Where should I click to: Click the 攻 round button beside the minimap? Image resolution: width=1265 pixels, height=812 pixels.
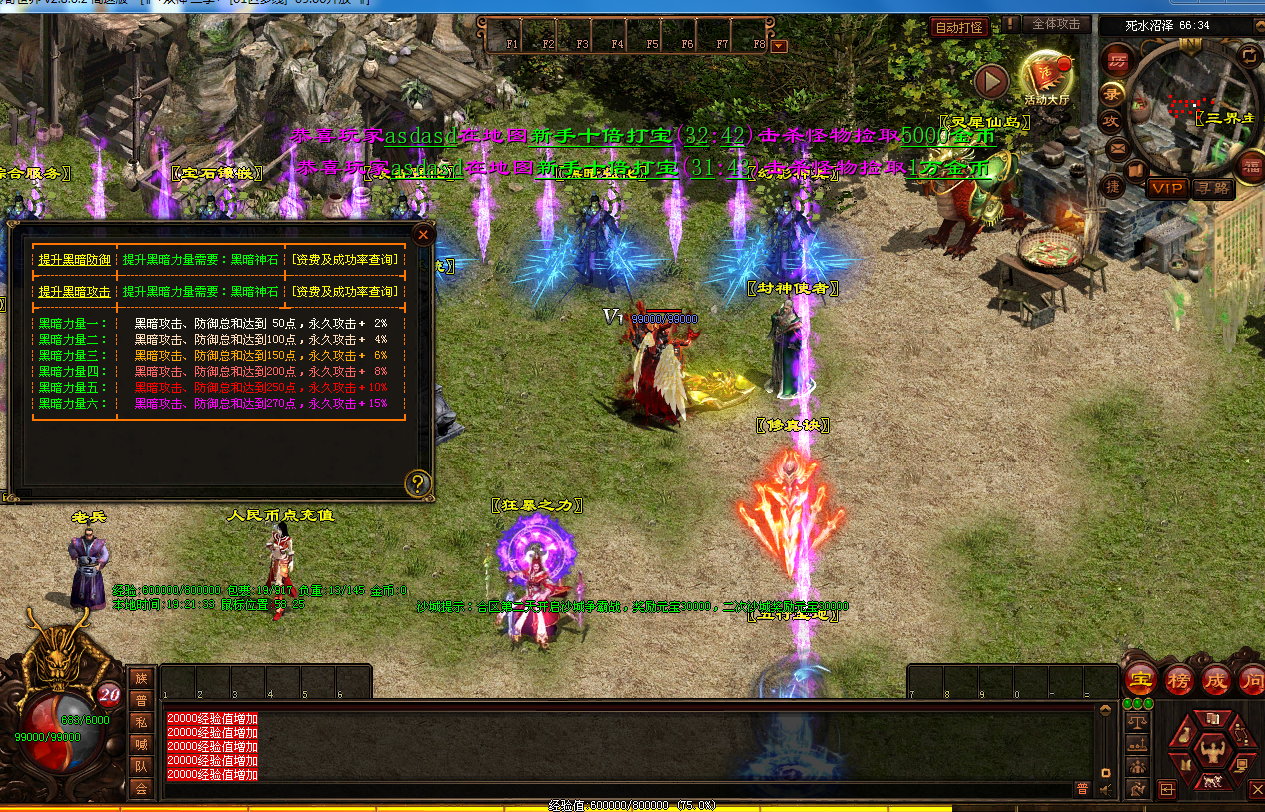pos(1110,121)
